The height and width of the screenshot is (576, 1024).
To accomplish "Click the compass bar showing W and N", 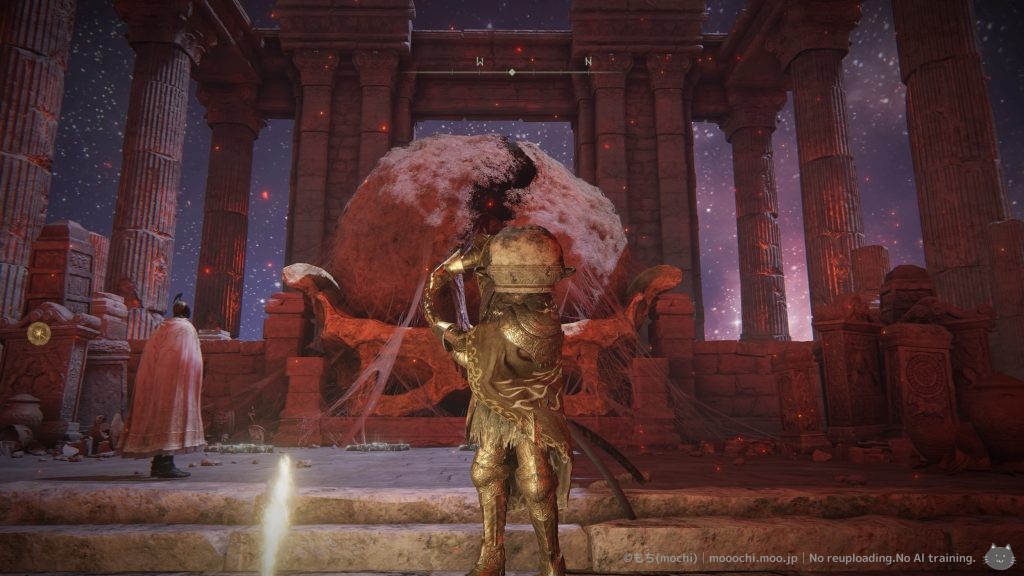I will coord(512,67).
